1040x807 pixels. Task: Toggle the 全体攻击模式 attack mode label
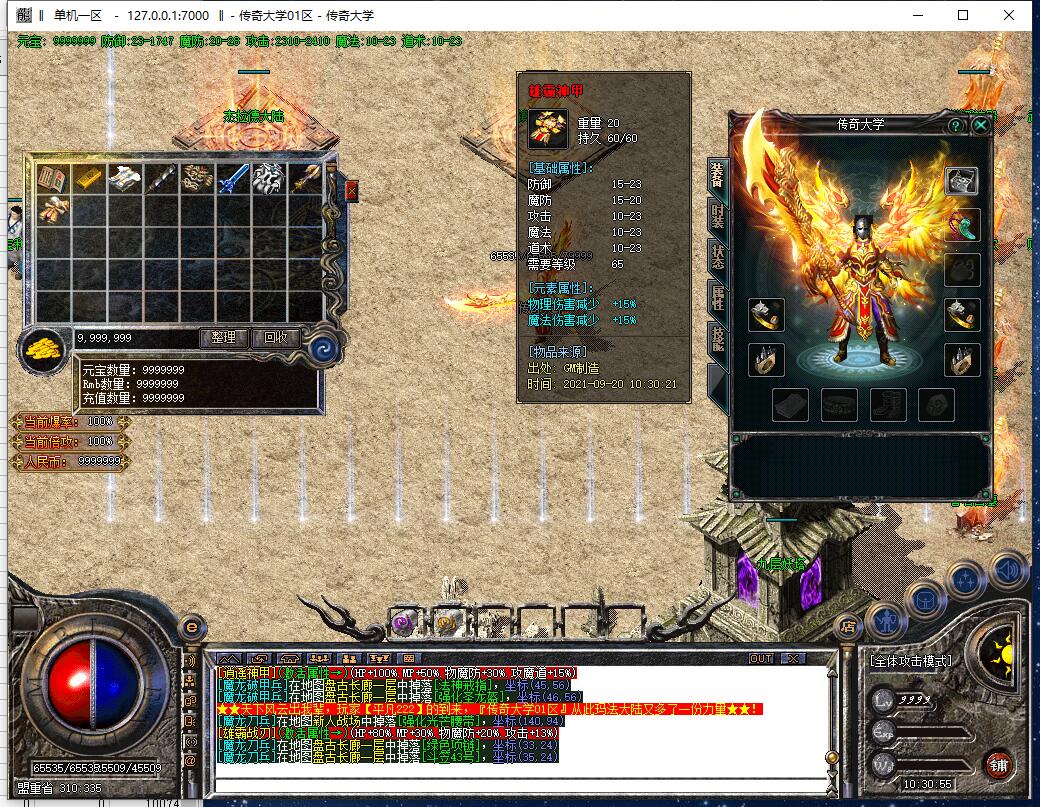(x=910, y=661)
